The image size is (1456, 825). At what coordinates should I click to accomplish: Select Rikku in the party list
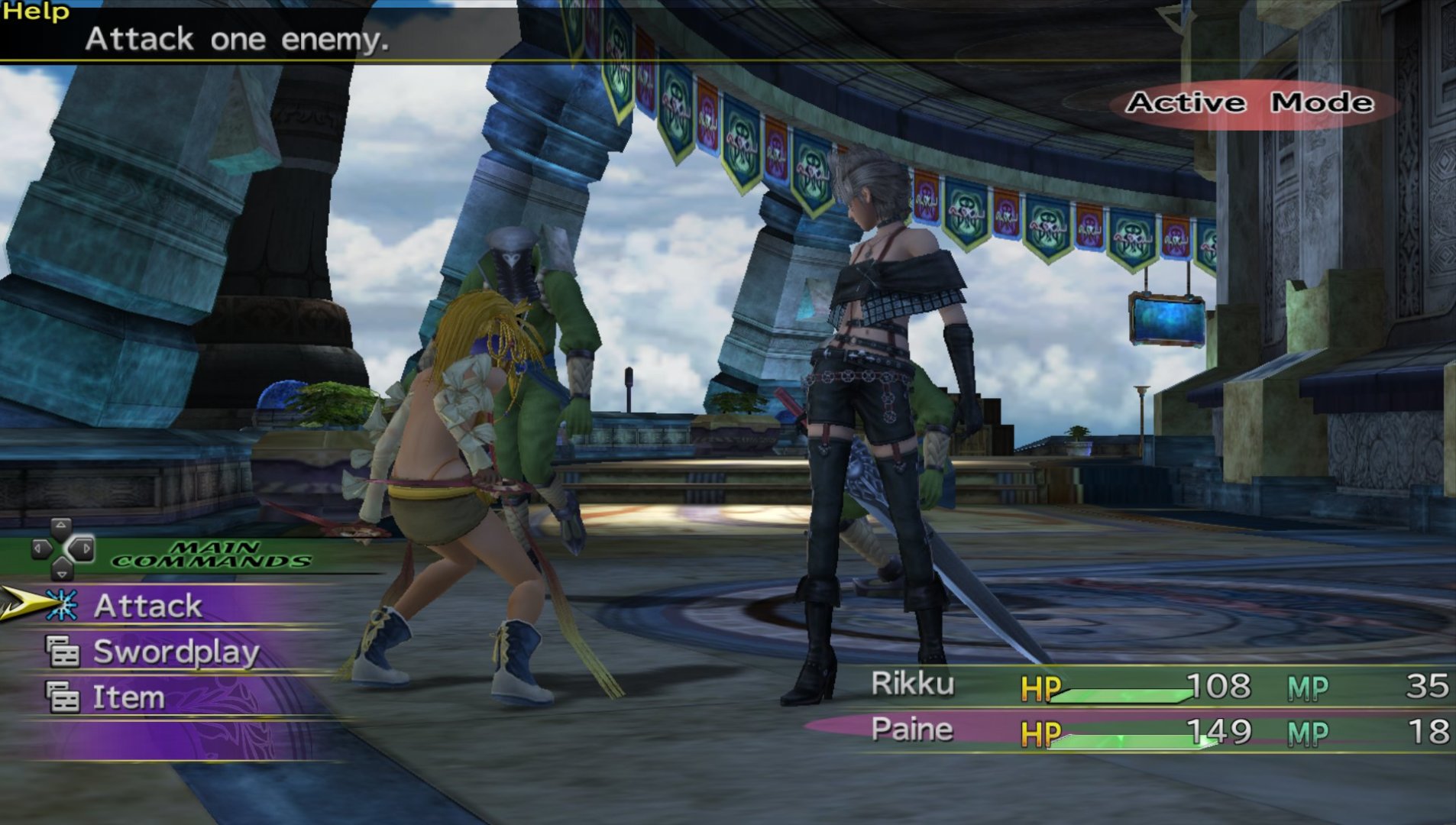pyautogui.click(x=913, y=684)
